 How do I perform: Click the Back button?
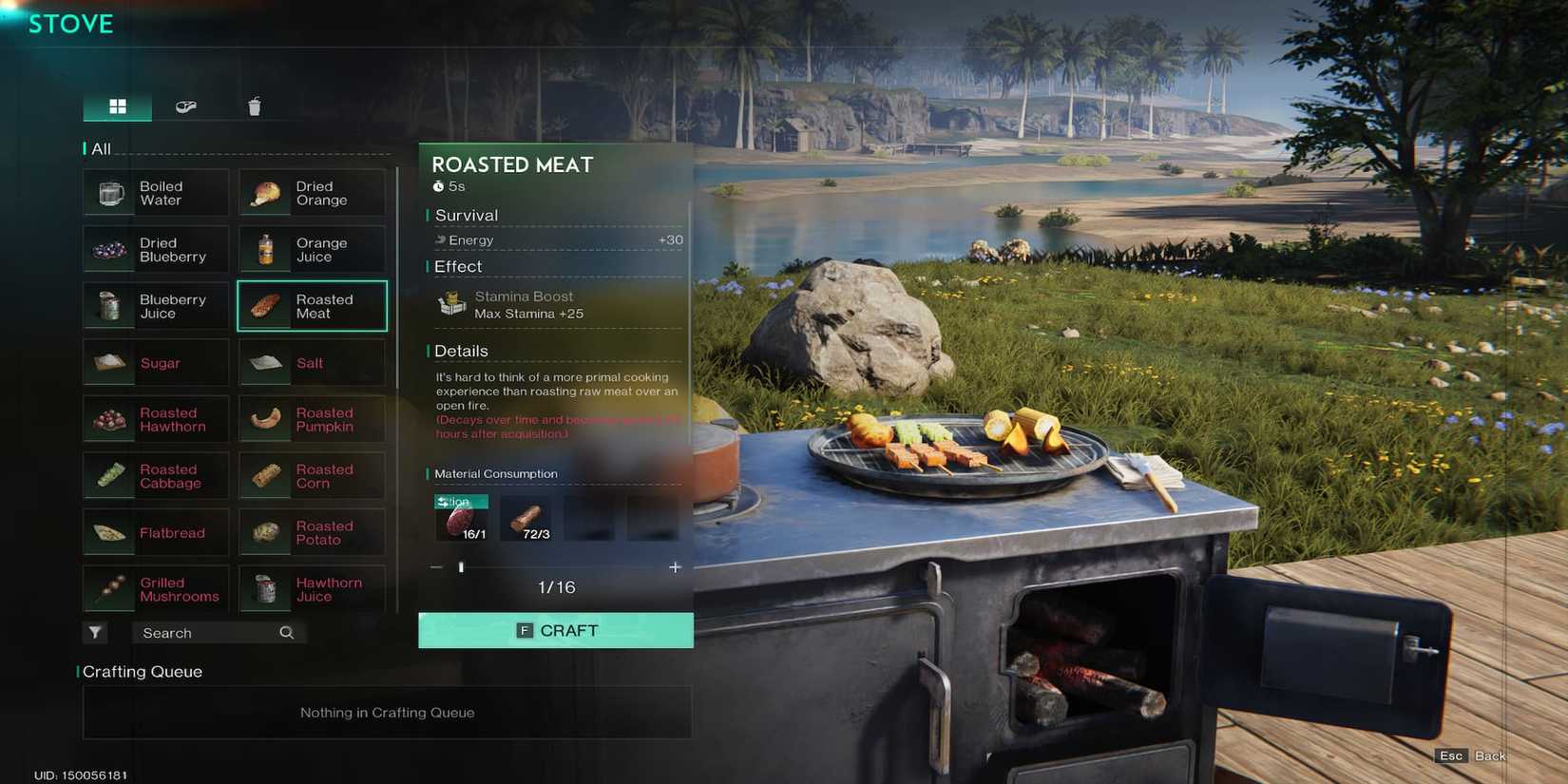click(x=1491, y=755)
